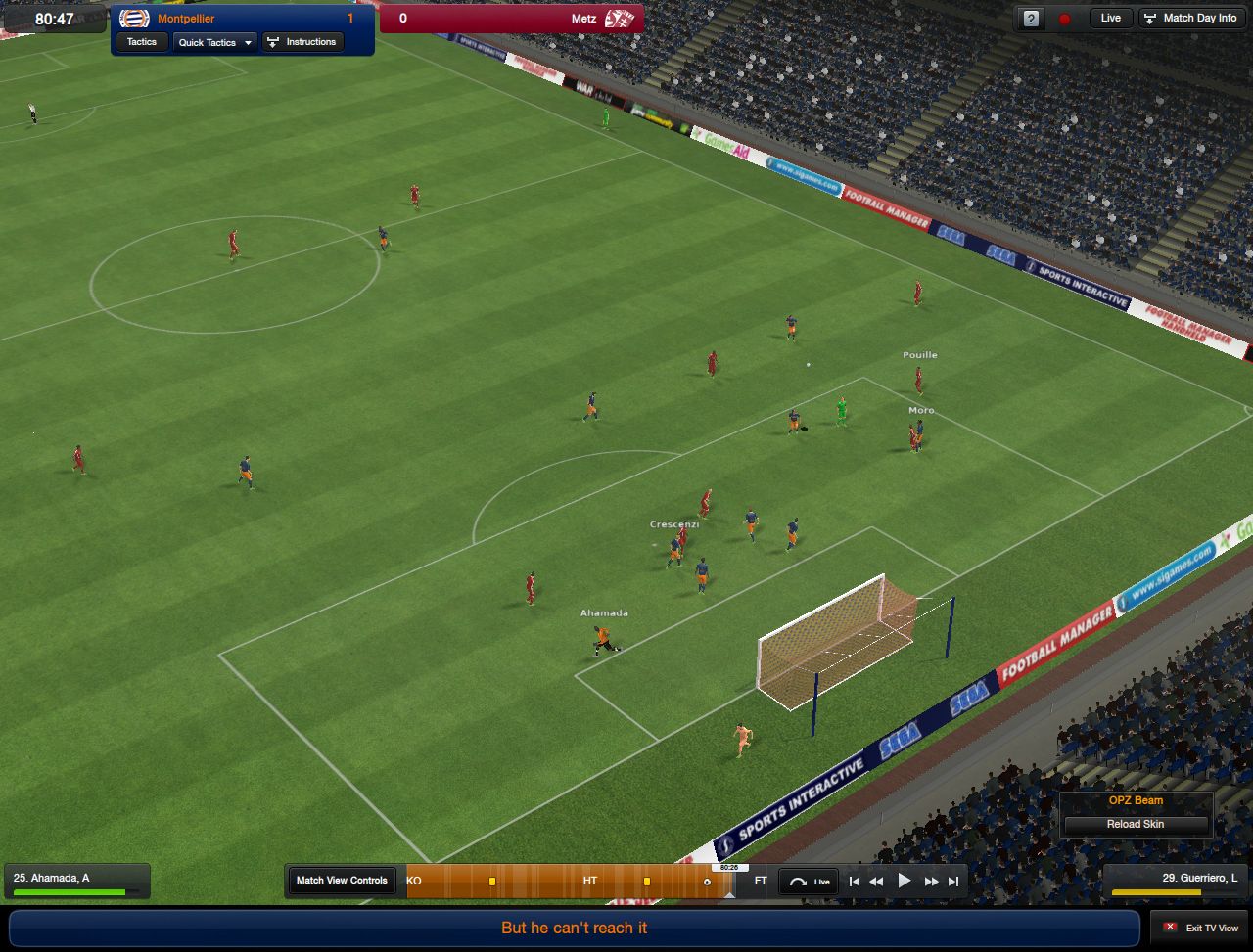Jump to first-half highlight marker on timeline
The image size is (1253, 952).
[492, 882]
